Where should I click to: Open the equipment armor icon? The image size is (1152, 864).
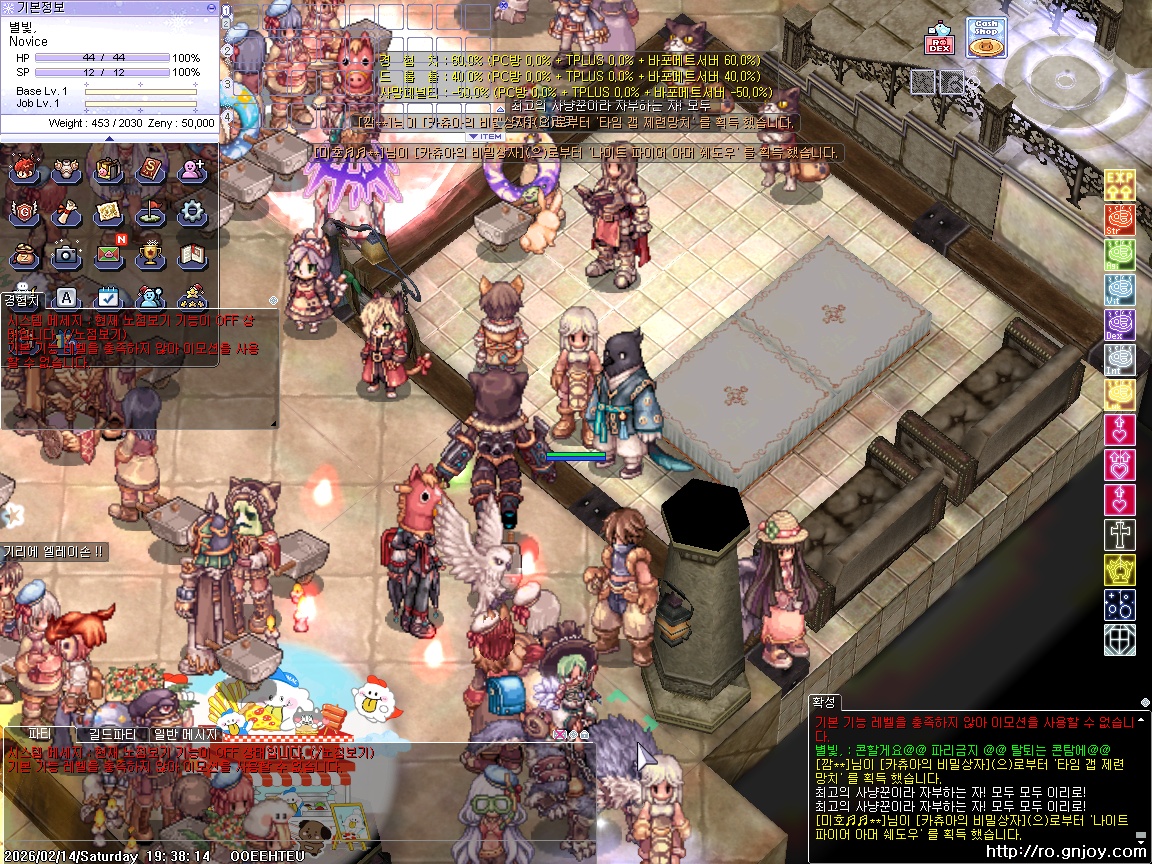[66, 170]
